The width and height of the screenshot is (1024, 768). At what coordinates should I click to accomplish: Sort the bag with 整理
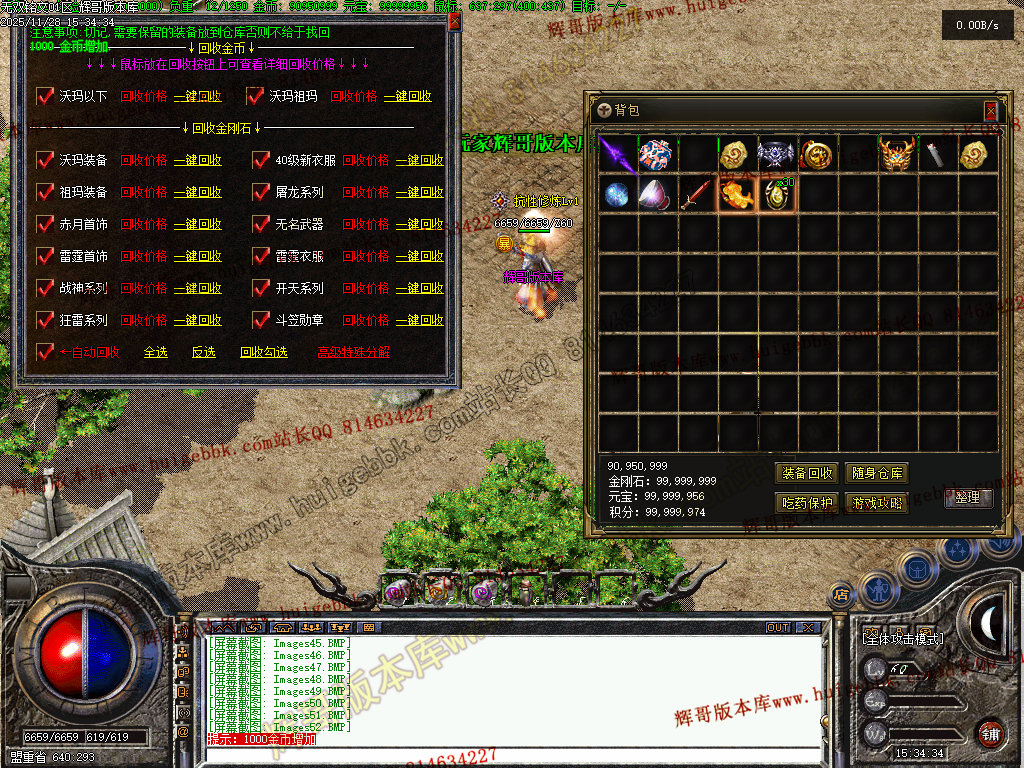click(x=968, y=497)
